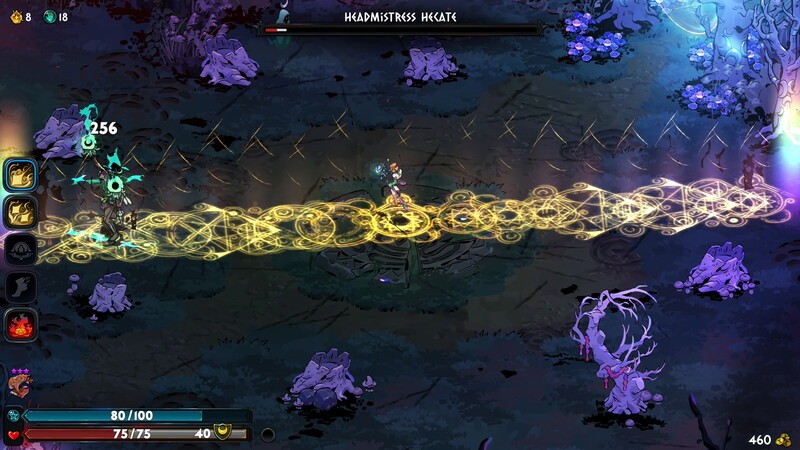Select the blue-highlighted golden Attack boon slot

coord(22,175)
